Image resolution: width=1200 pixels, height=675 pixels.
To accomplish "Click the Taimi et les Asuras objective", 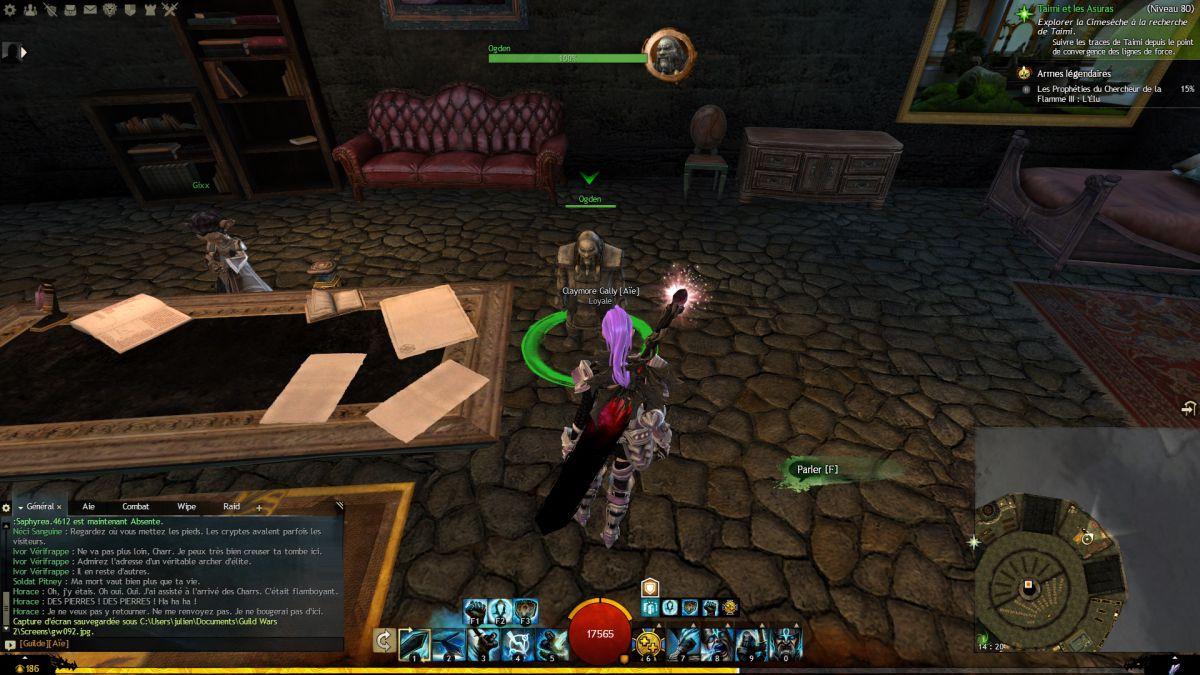I will point(1075,10).
